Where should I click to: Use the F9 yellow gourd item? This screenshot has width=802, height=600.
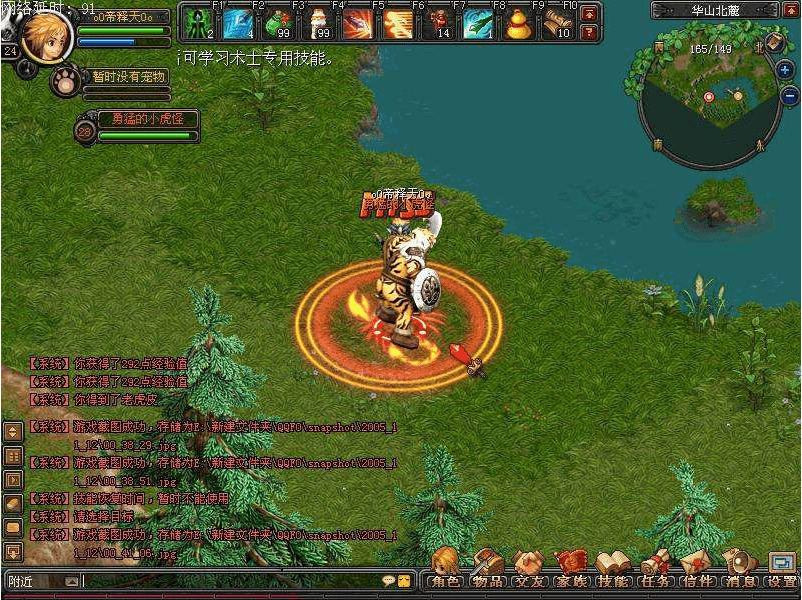[x=518, y=23]
